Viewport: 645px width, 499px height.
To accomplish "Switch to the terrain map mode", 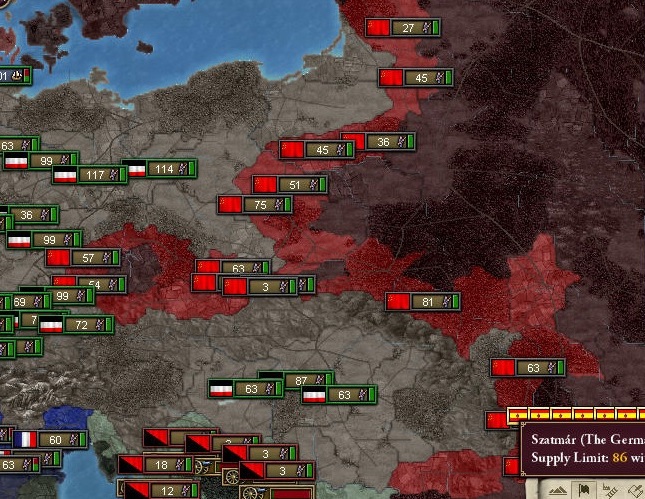I will (558, 490).
